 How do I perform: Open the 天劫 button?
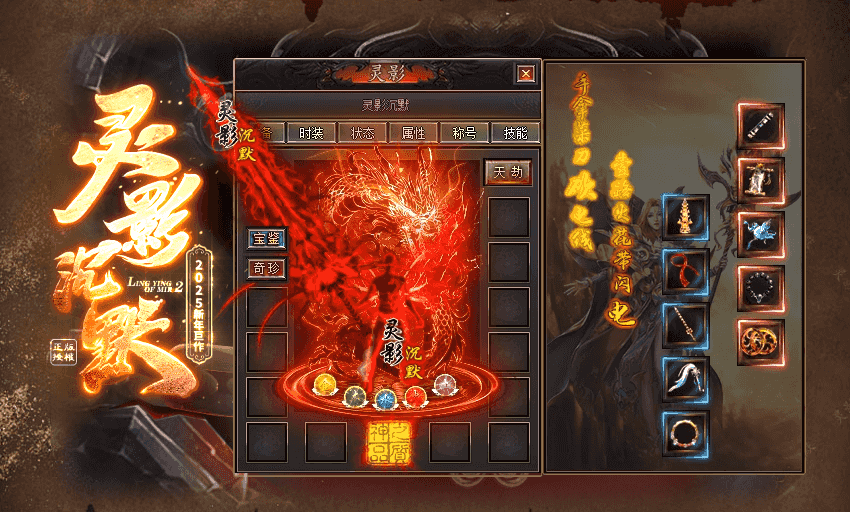(508, 172)
